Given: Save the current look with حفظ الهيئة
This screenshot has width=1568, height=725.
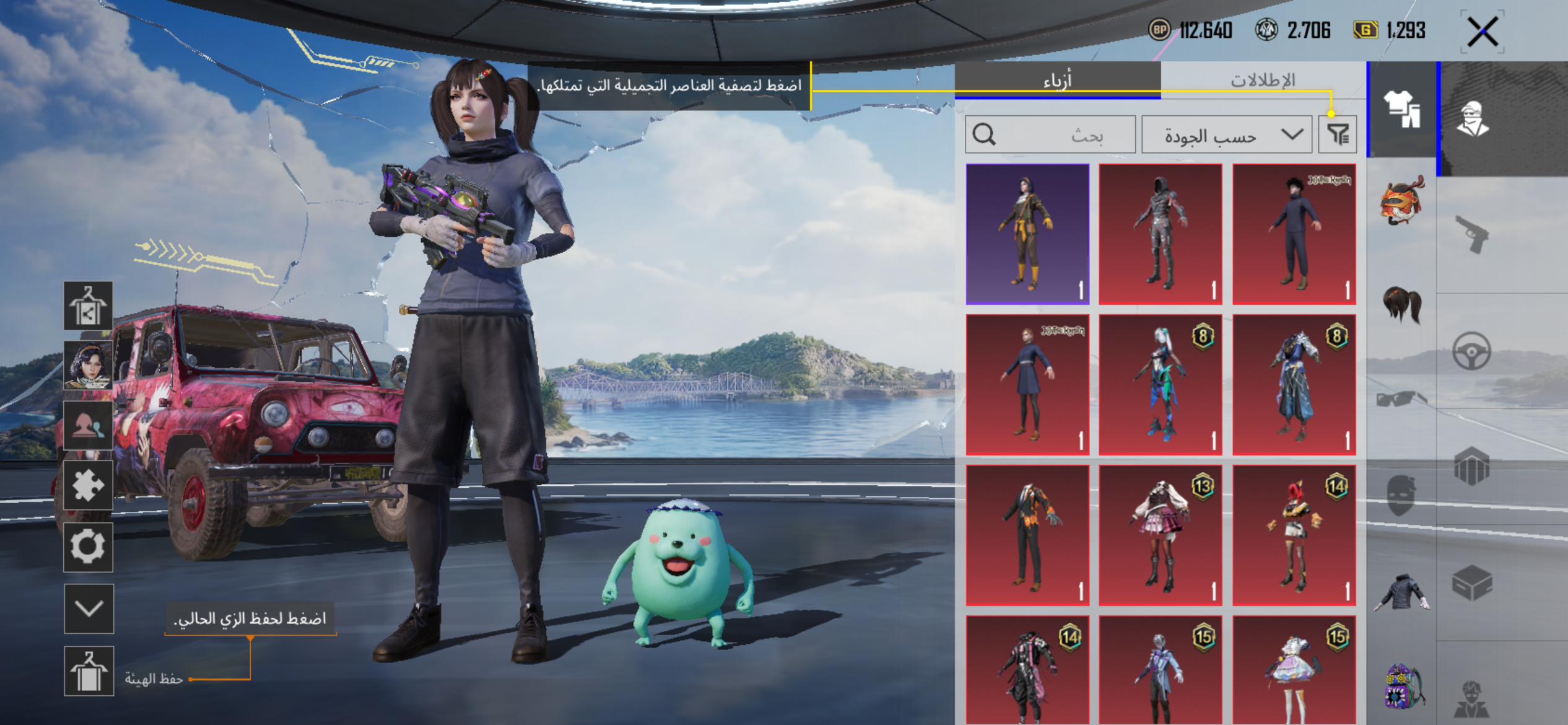Looking at the screenshot, I should (x=89, y=672).
